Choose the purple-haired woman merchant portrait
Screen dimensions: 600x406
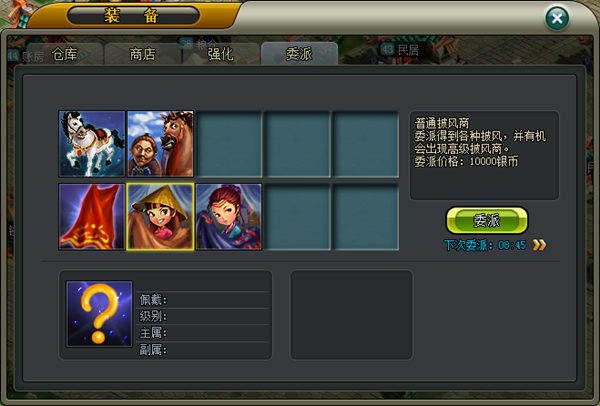229,216
